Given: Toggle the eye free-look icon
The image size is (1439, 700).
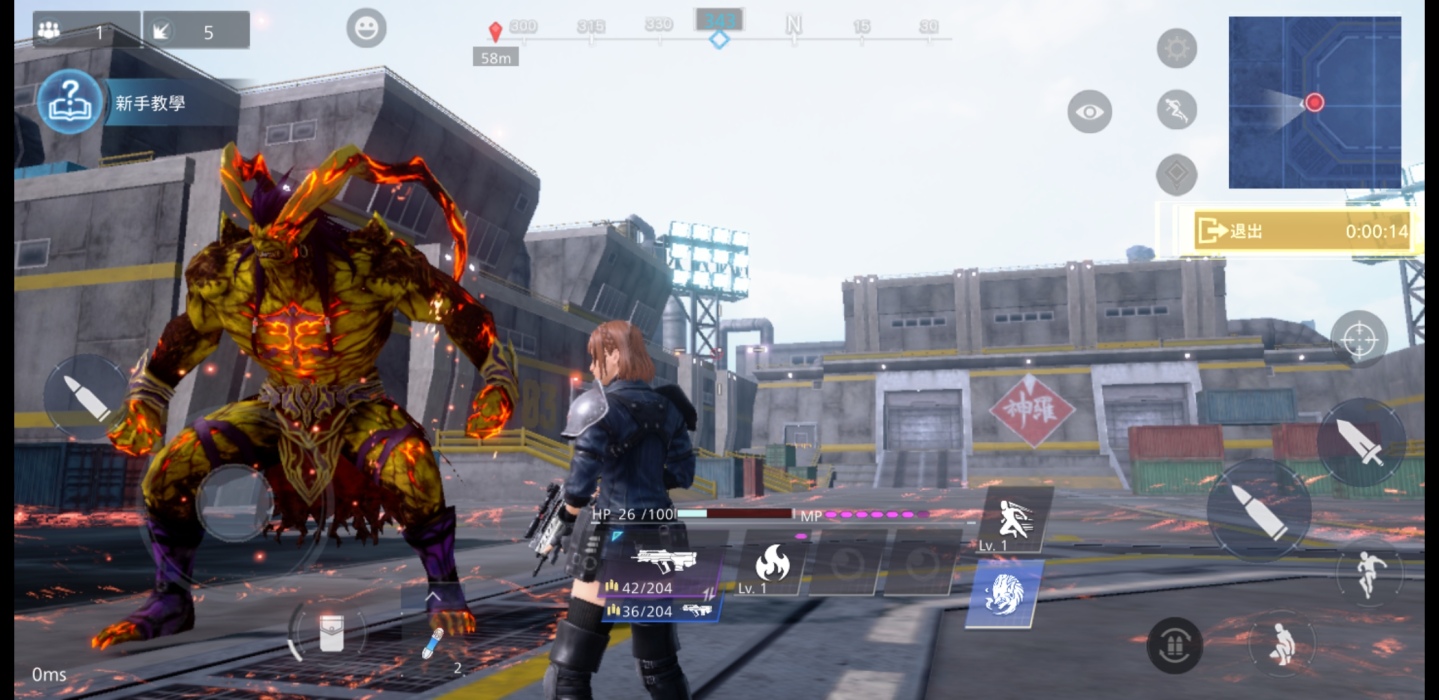Looking at the screenshot, I should pyautogui.click(x=1089, y=112).
